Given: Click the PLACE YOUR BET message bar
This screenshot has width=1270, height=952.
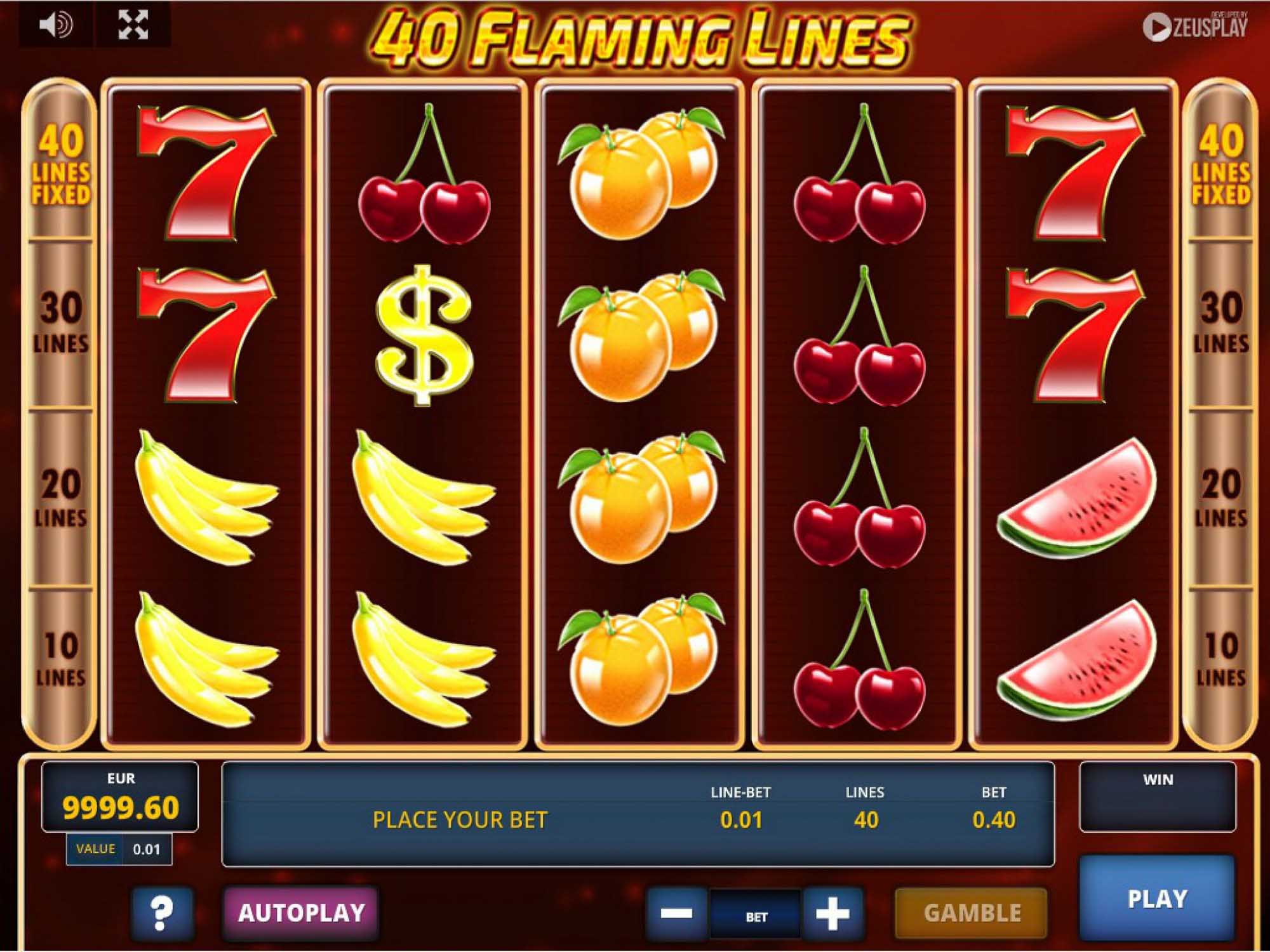Looking at the screenshot, I should tap(460, 820).
